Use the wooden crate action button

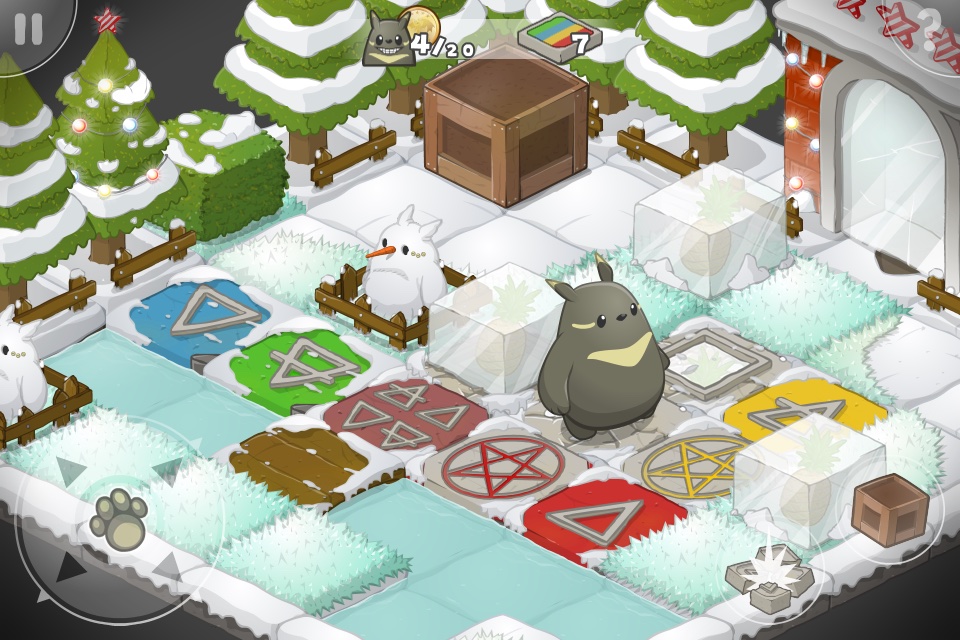click(889, 510)
